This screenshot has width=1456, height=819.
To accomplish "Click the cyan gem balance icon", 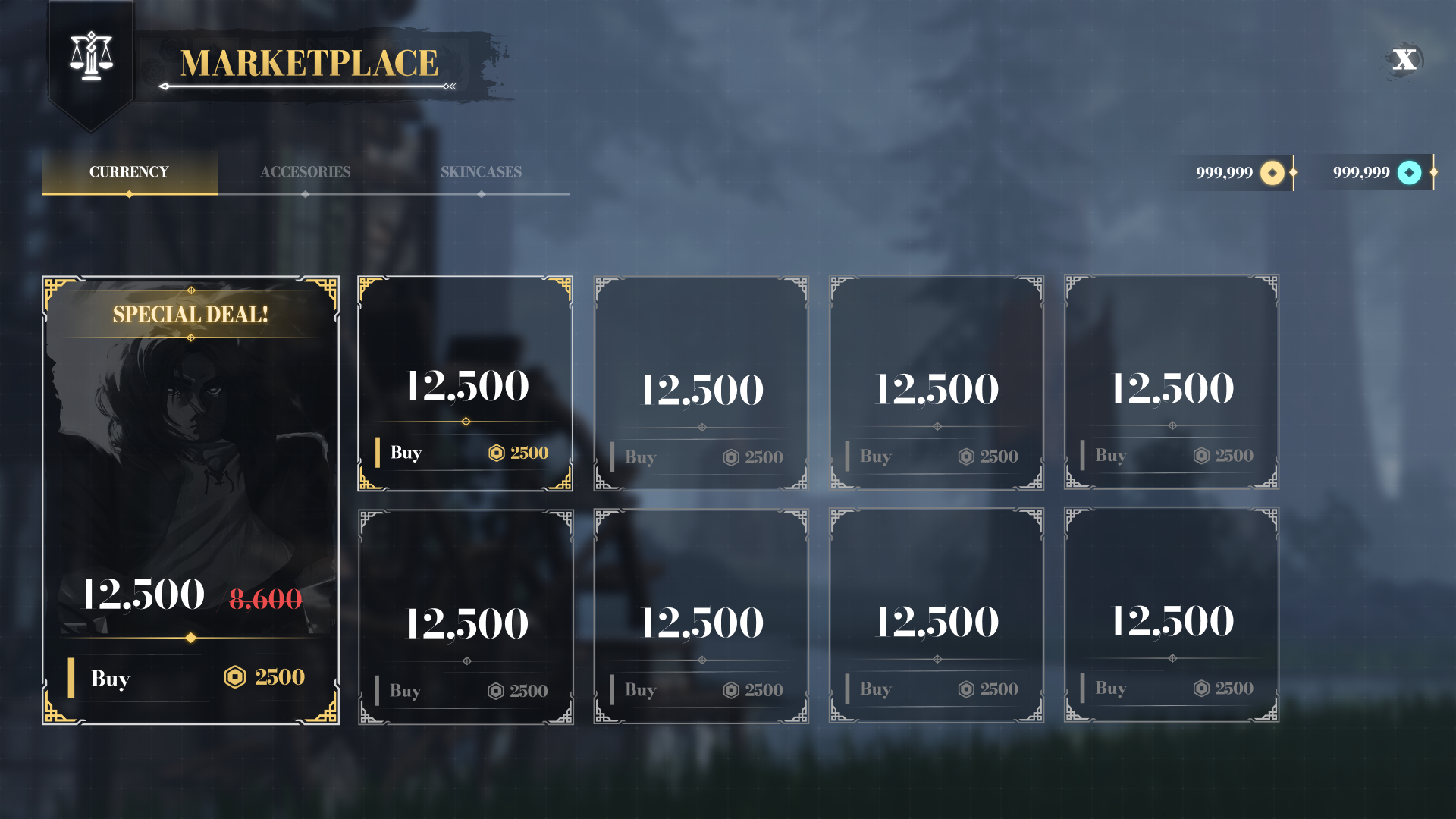I will [1409, 173].
